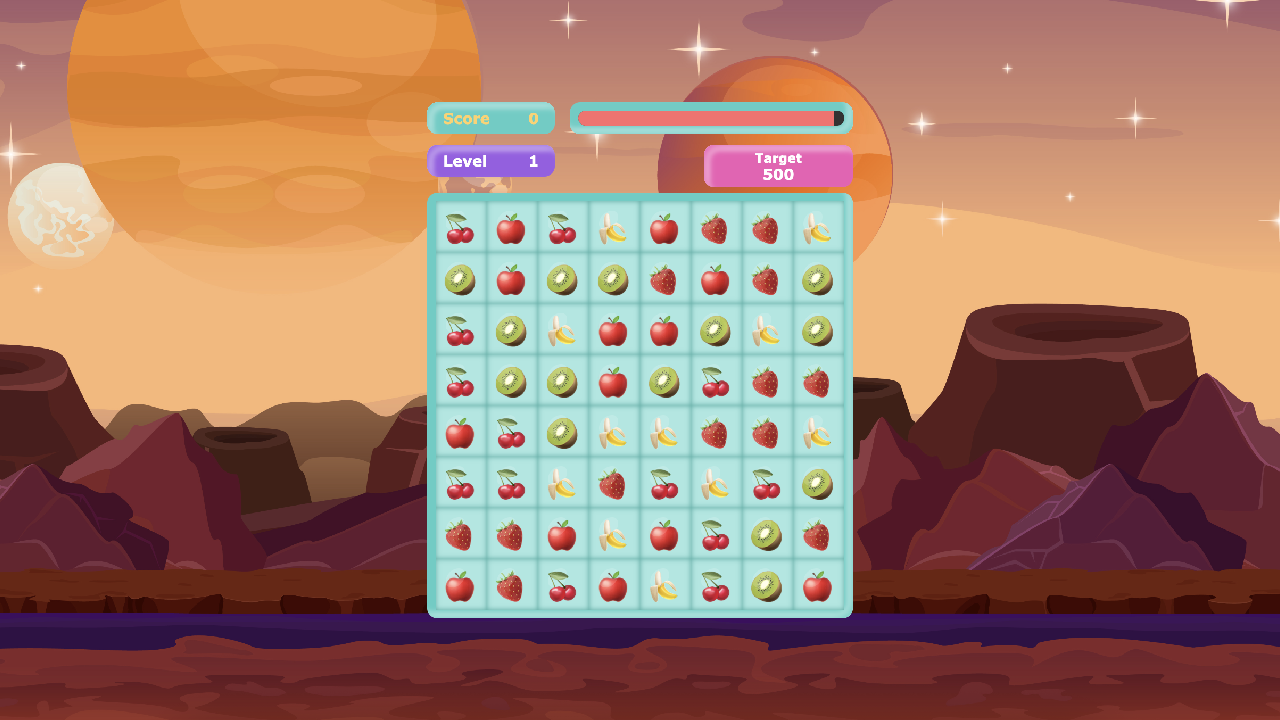The height and width of the screenshot is (720, 1280).
Task: Select the only apple in the fourth row
Action: click(613, 382)
